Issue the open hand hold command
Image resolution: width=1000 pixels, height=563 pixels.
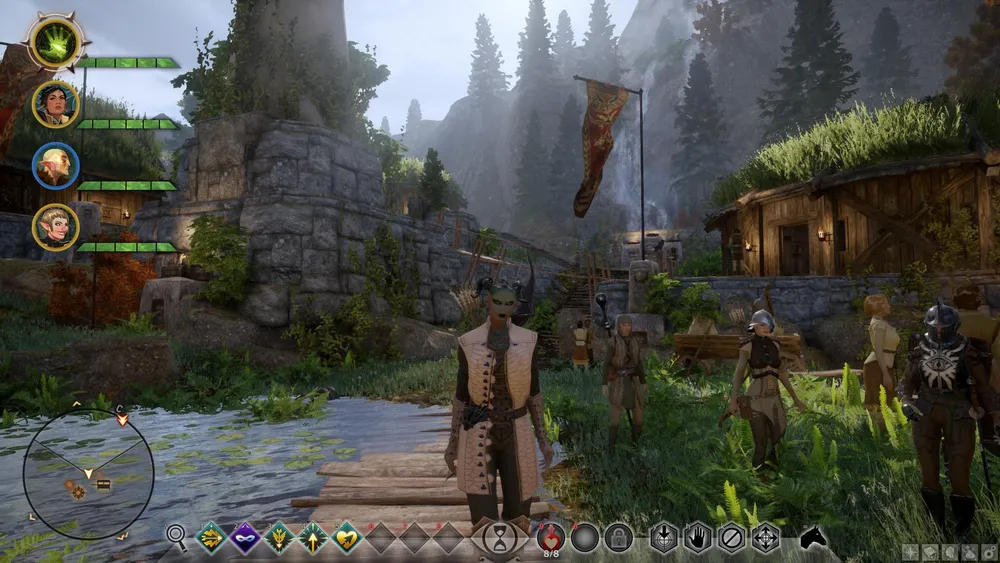pos(698,538)
